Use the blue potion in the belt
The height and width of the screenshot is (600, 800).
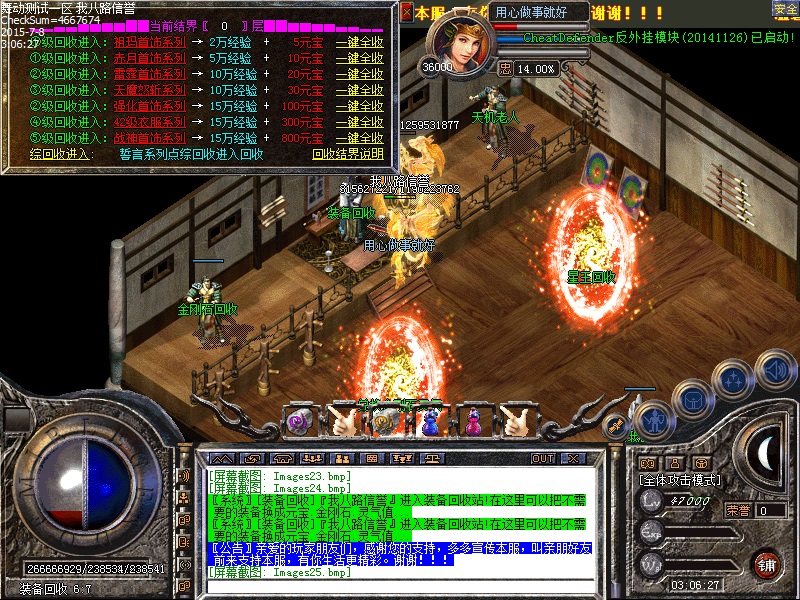430,422
